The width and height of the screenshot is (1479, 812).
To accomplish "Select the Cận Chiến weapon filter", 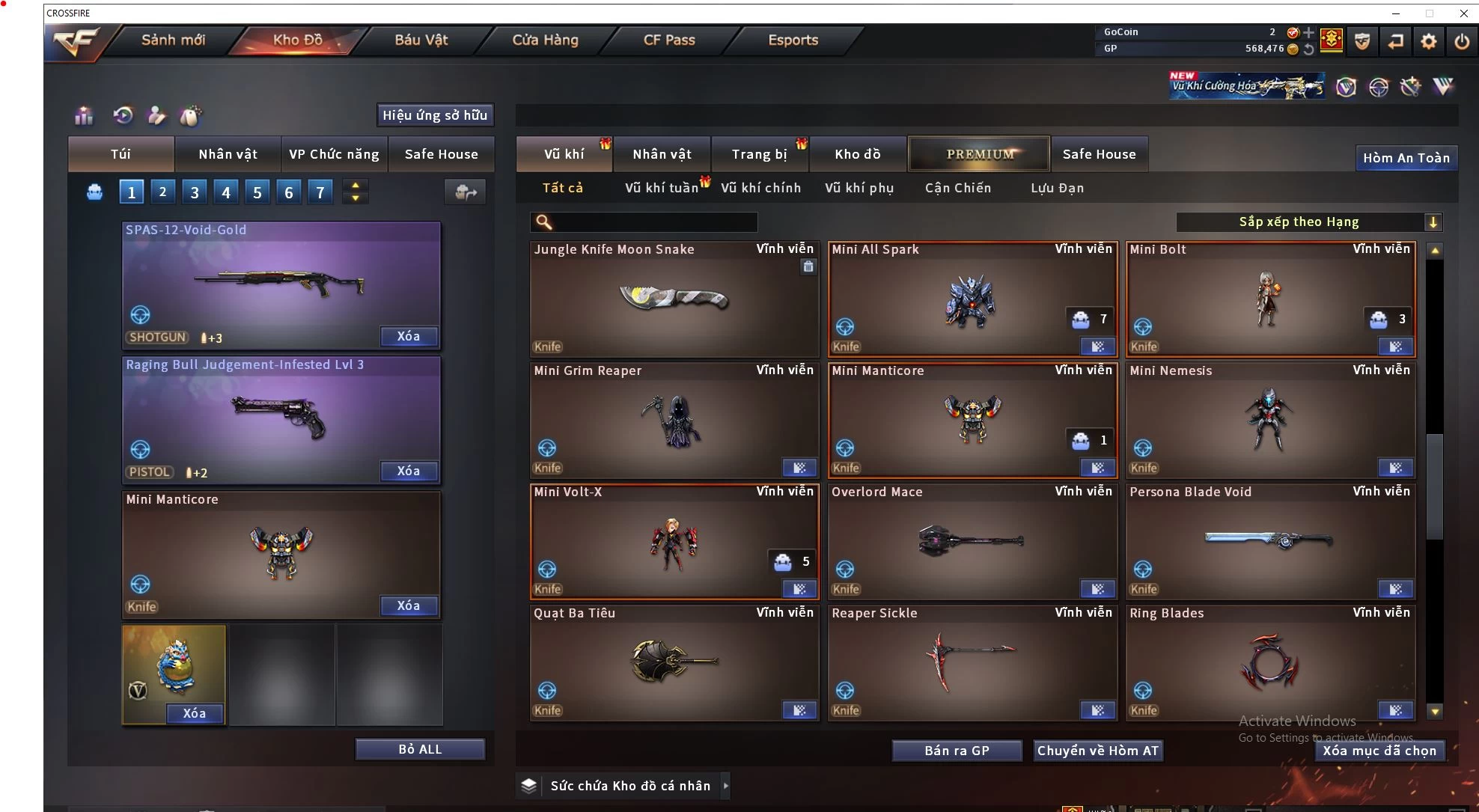I will click(957, 188).
